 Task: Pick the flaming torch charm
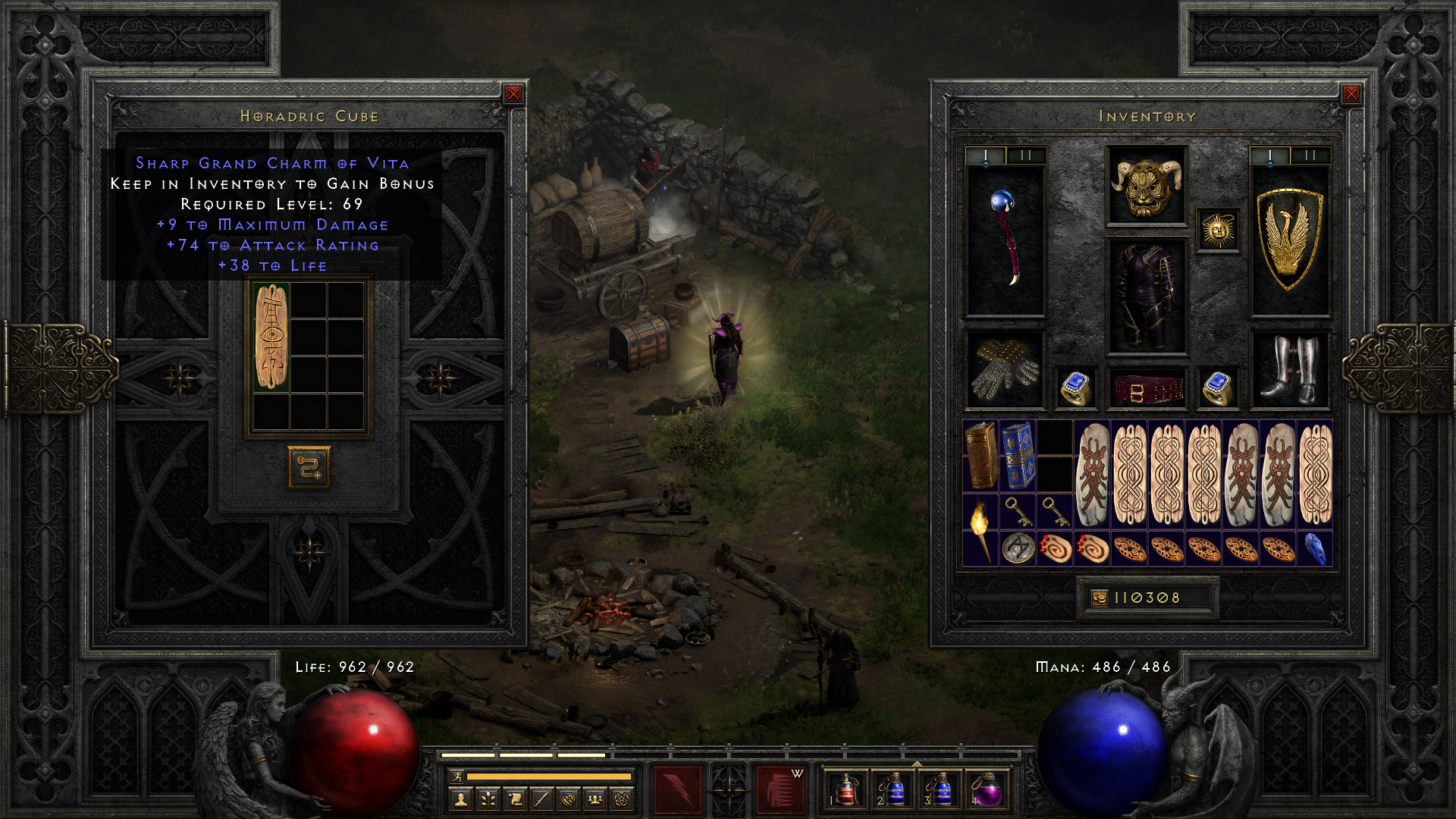980,530
